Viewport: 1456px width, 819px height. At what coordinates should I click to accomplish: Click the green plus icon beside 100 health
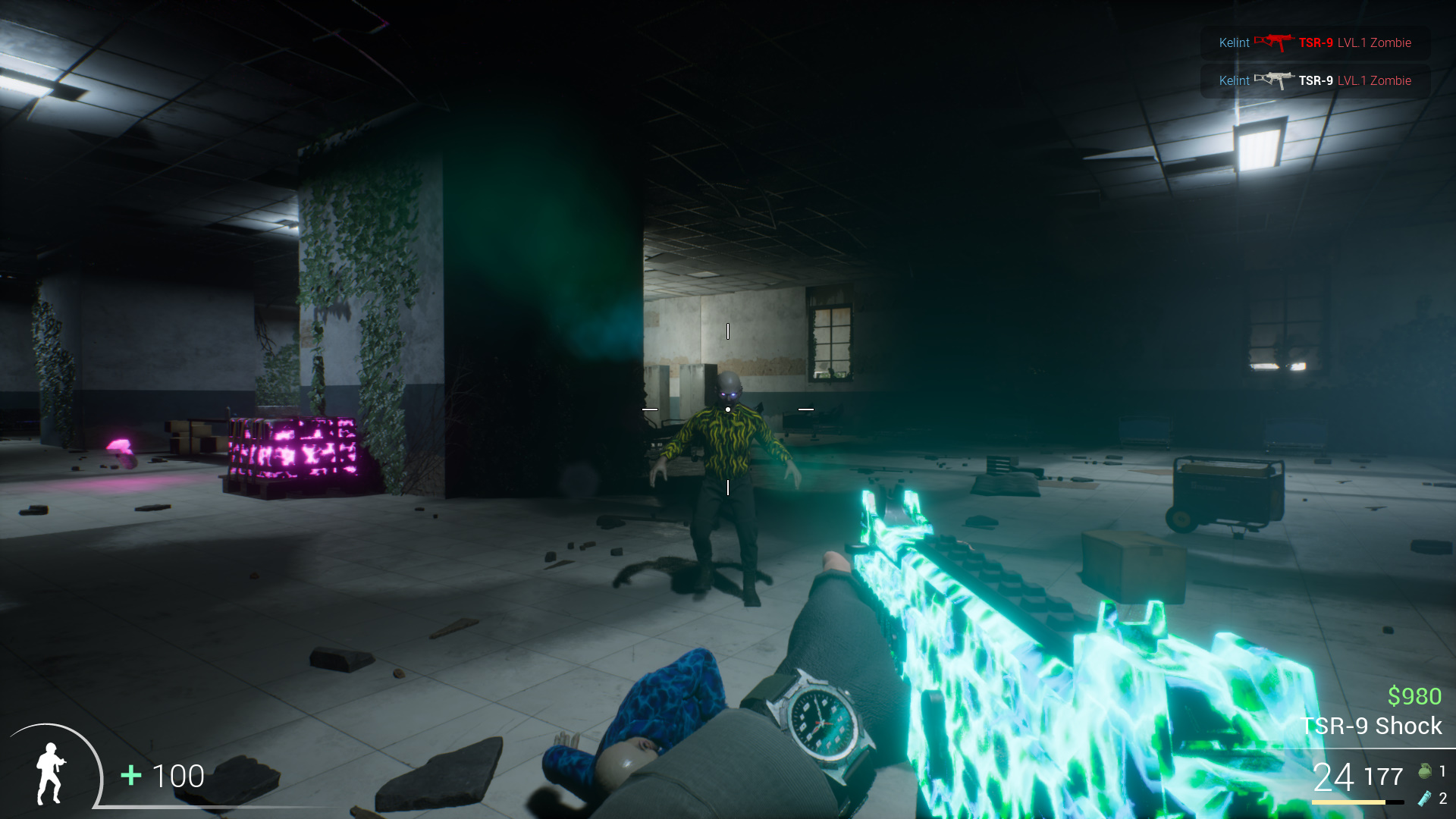[x=130, y=777]
